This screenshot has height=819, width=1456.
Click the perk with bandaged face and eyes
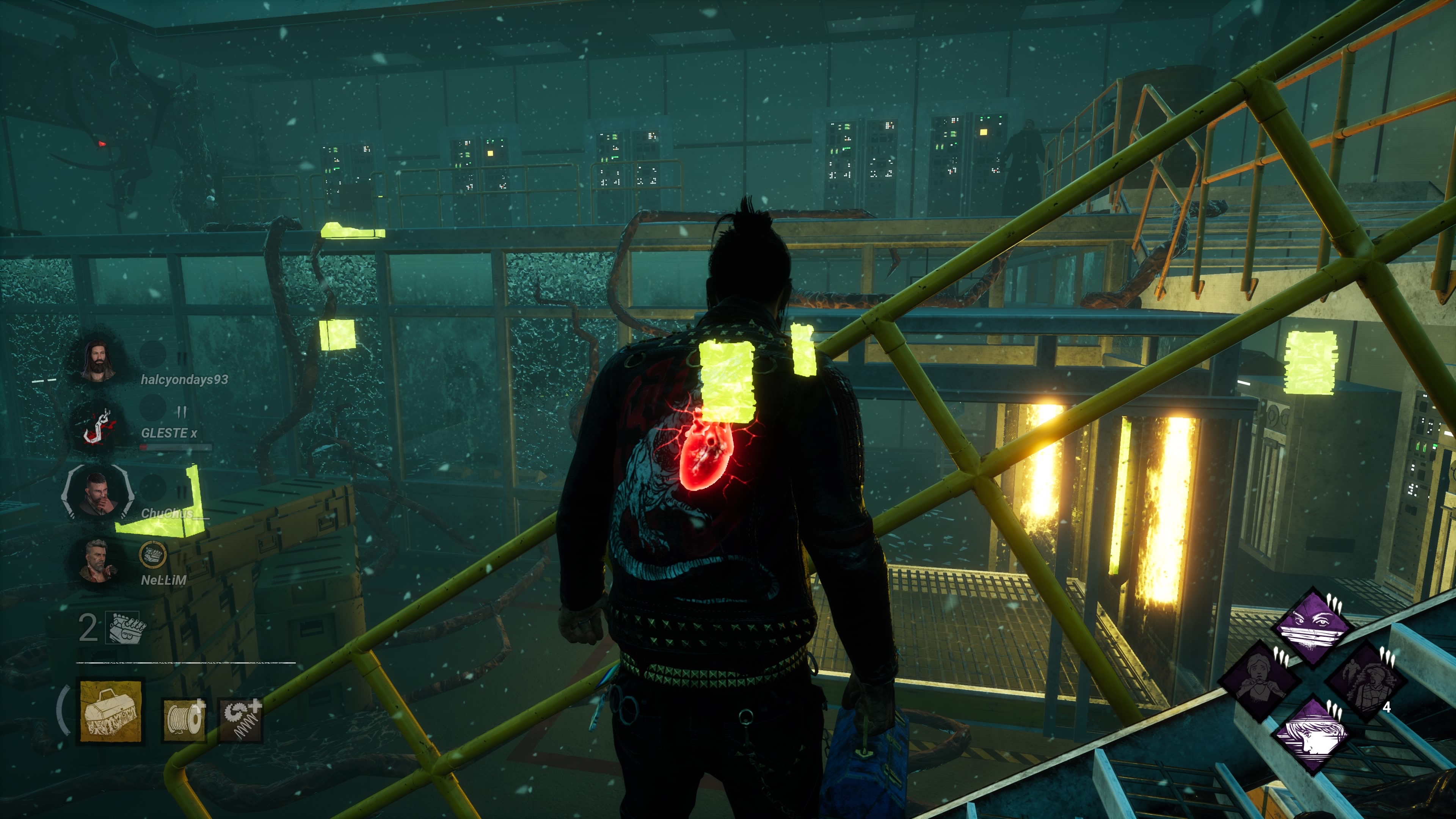point(1312,628)
